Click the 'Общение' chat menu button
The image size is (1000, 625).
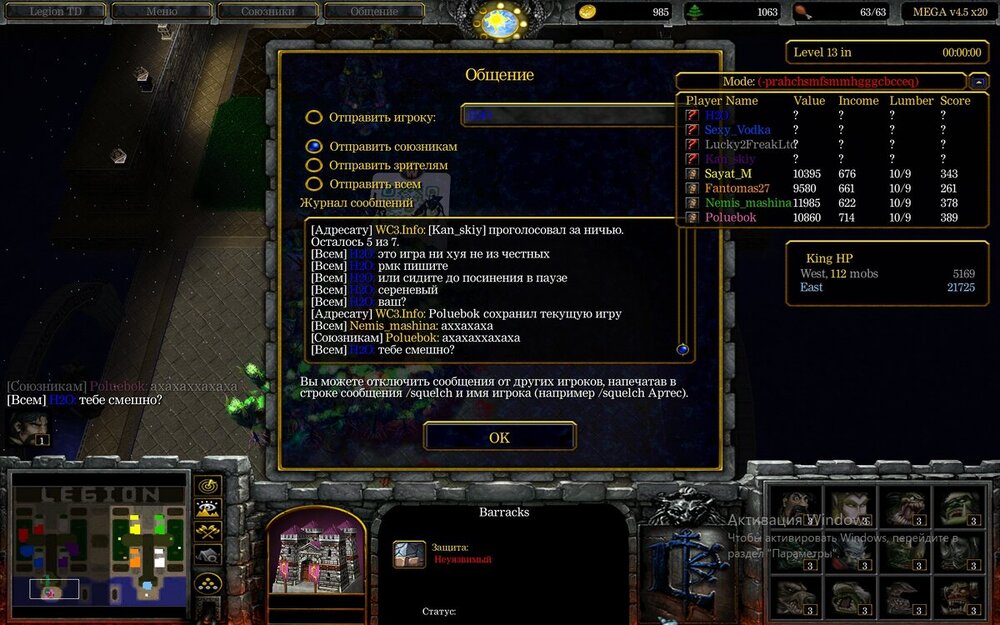(x=374, y=12)
